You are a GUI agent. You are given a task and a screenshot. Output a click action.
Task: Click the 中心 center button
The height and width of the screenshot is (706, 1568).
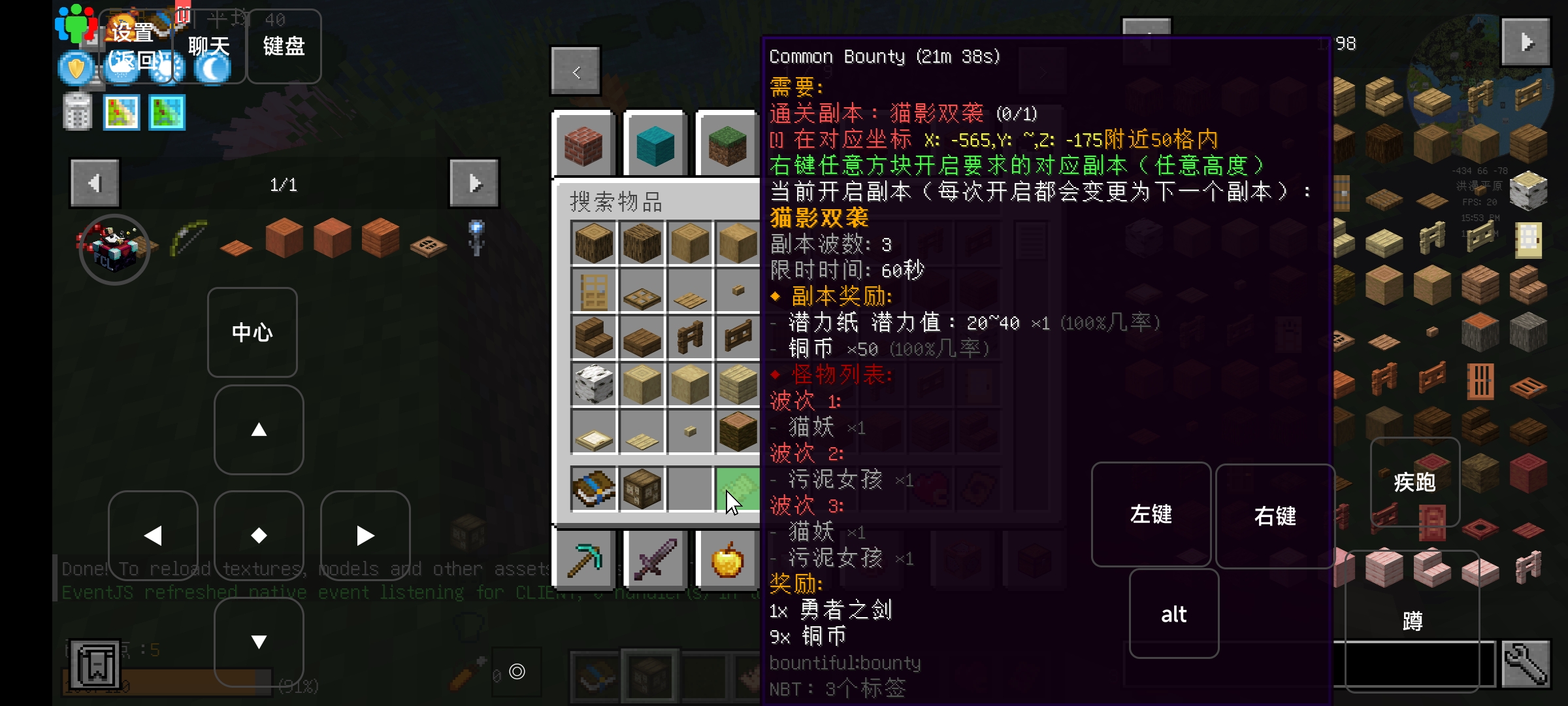click(x=252, y=333)
